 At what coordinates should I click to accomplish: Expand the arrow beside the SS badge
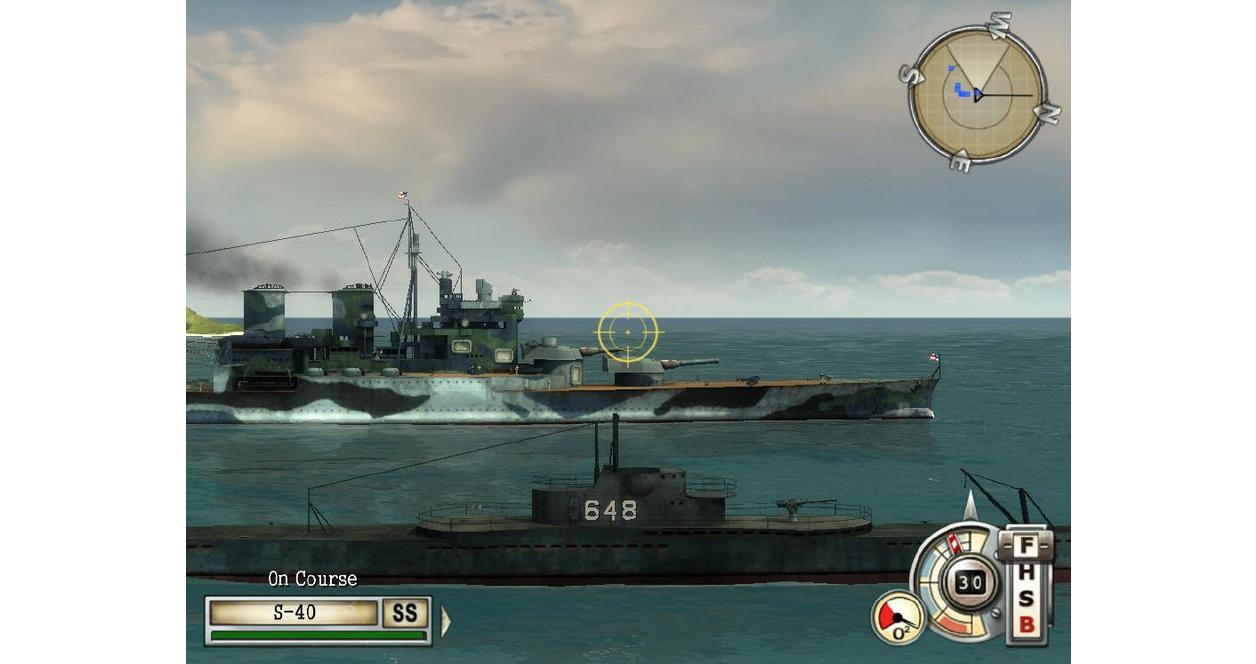(x=445, y=622)
